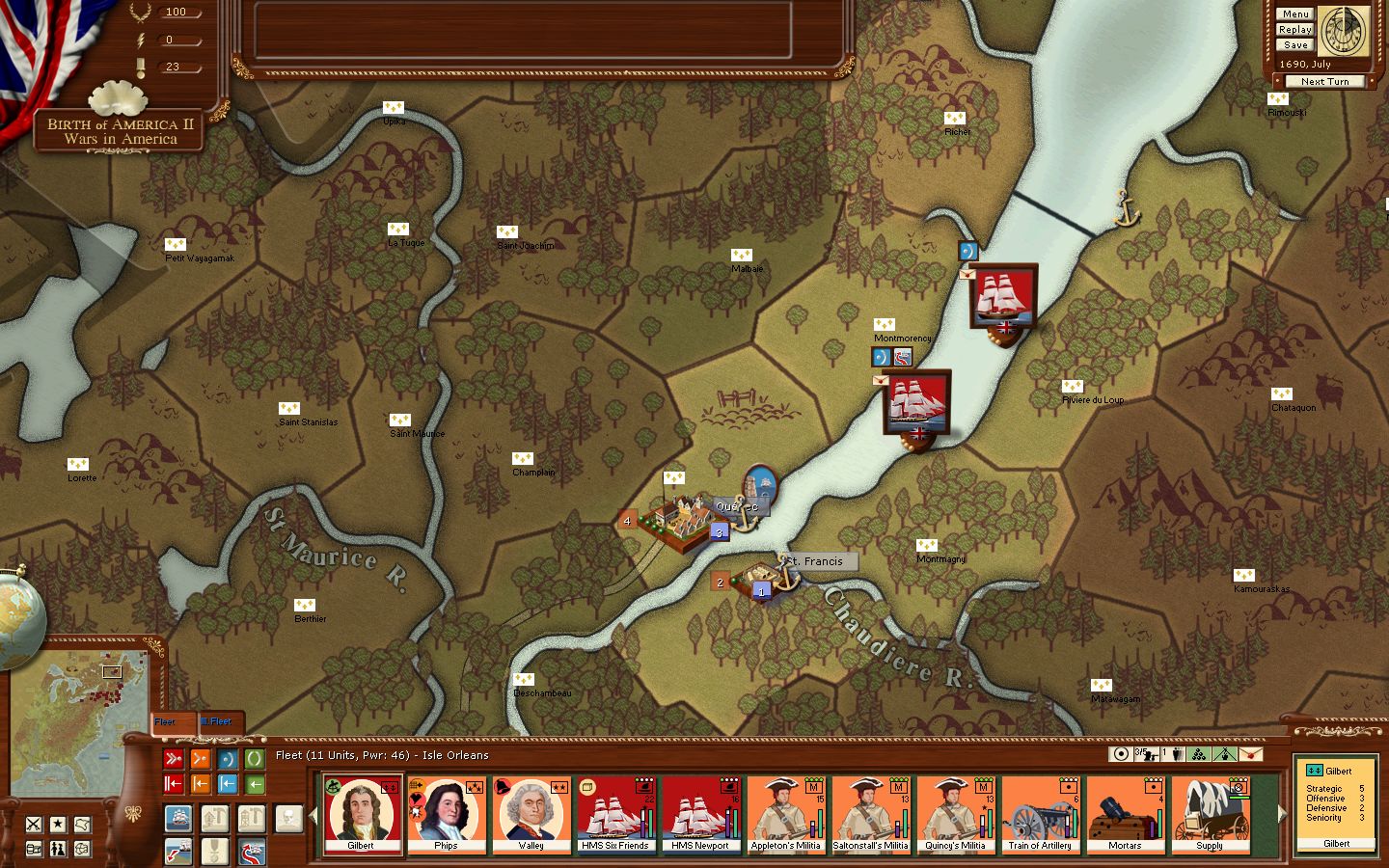The width and height of the screenshot is (1389, 868).
Task: Pick Appleton's Militia unit card
Action: (x=785, y=815)
